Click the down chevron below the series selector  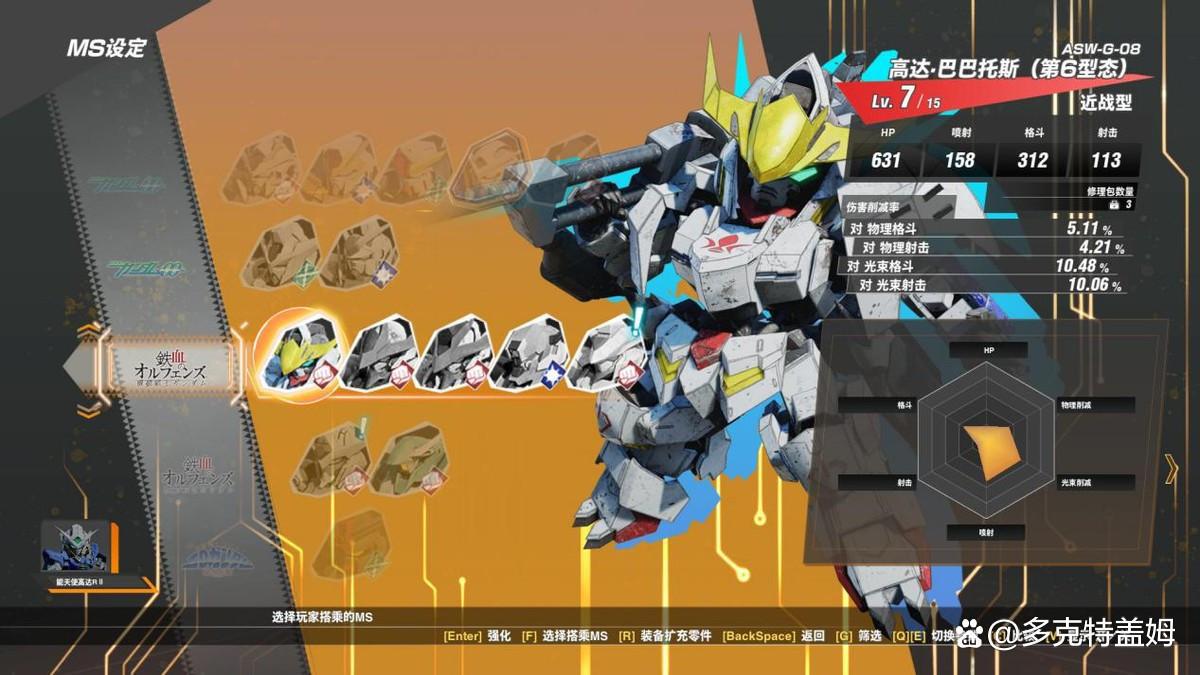tap(89, 409)
